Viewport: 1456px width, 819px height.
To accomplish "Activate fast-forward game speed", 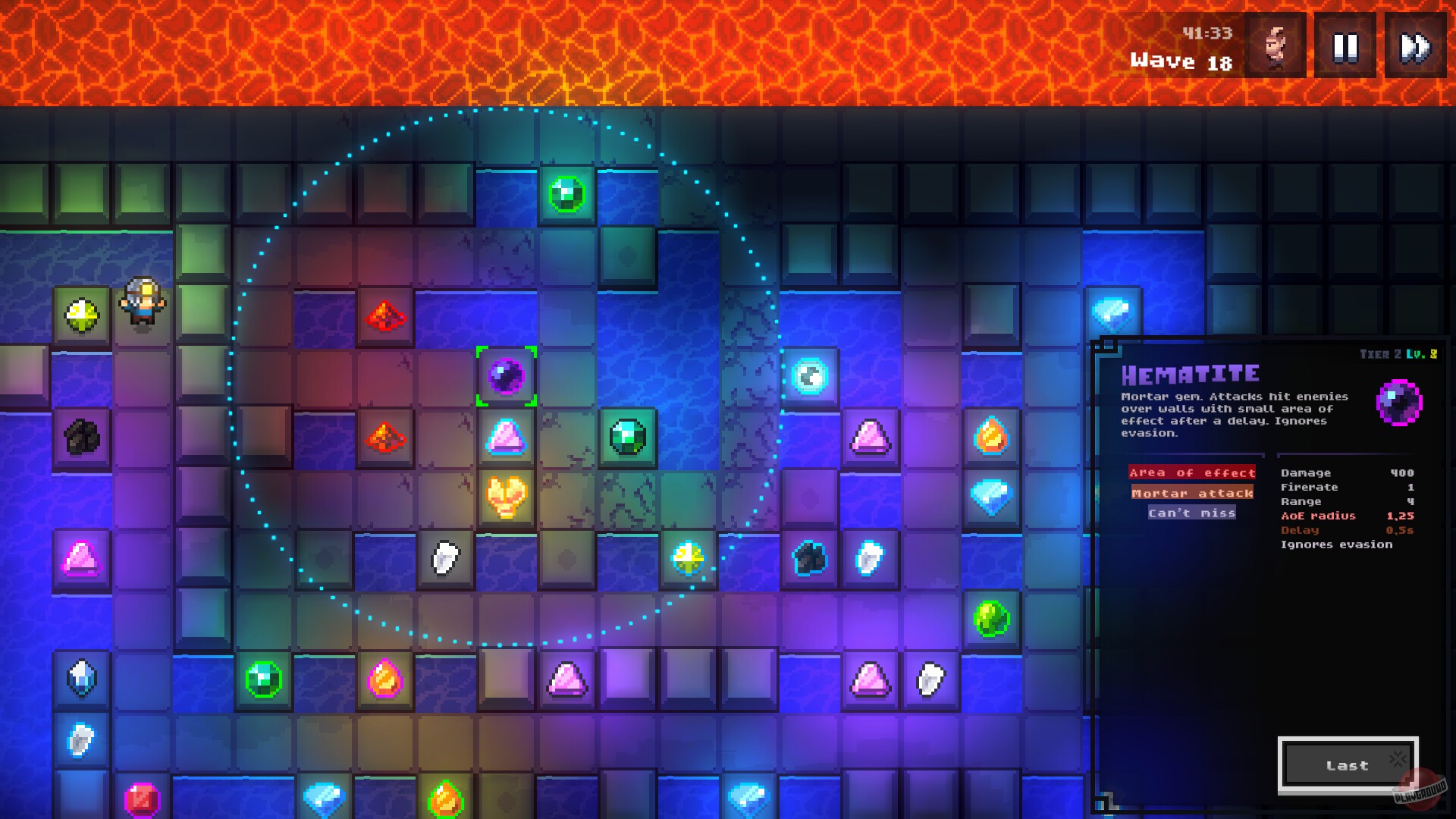I will [x=1415, y=45].
